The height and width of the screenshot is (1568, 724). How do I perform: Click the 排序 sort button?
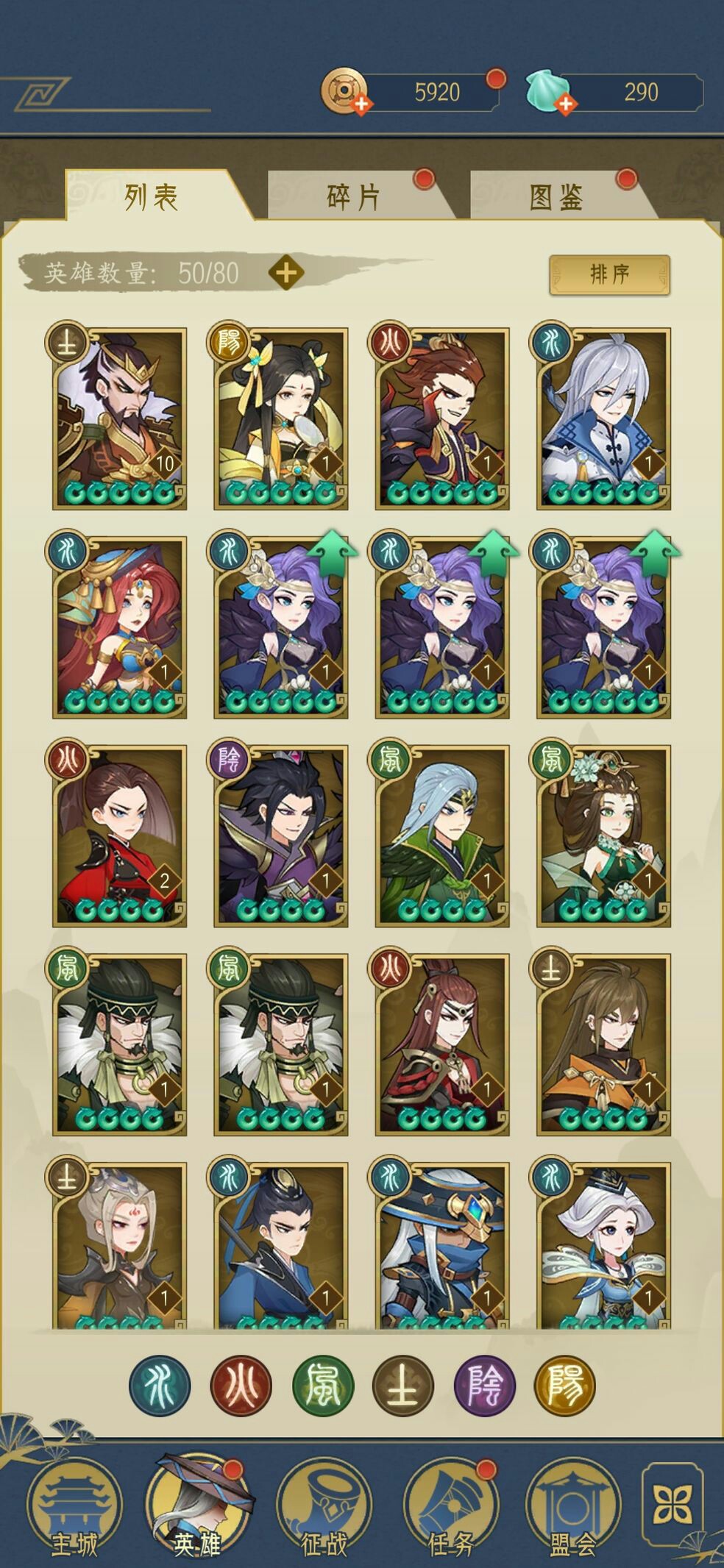click(609, 274)
